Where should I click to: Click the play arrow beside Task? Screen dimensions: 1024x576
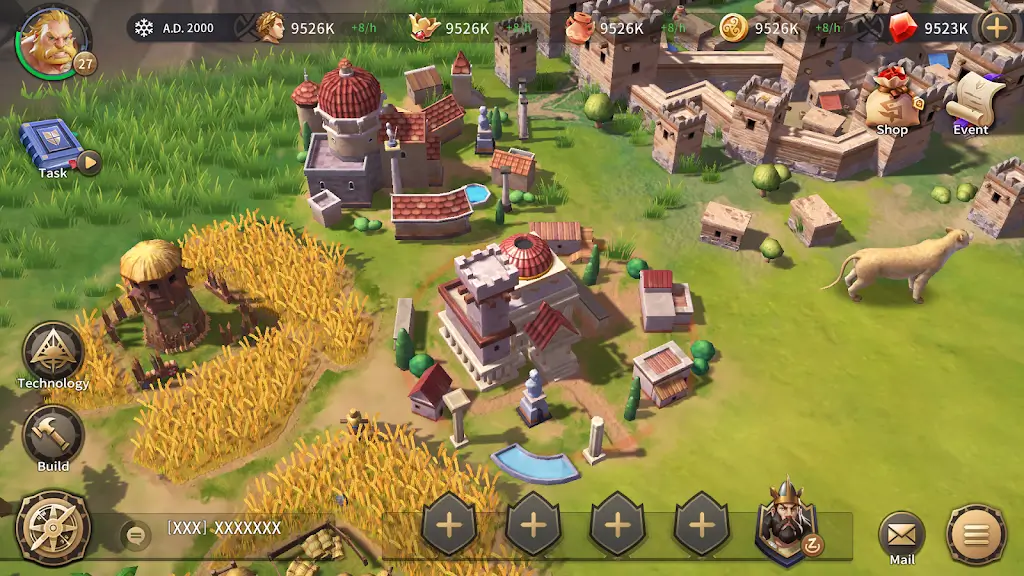coord(89,162)
